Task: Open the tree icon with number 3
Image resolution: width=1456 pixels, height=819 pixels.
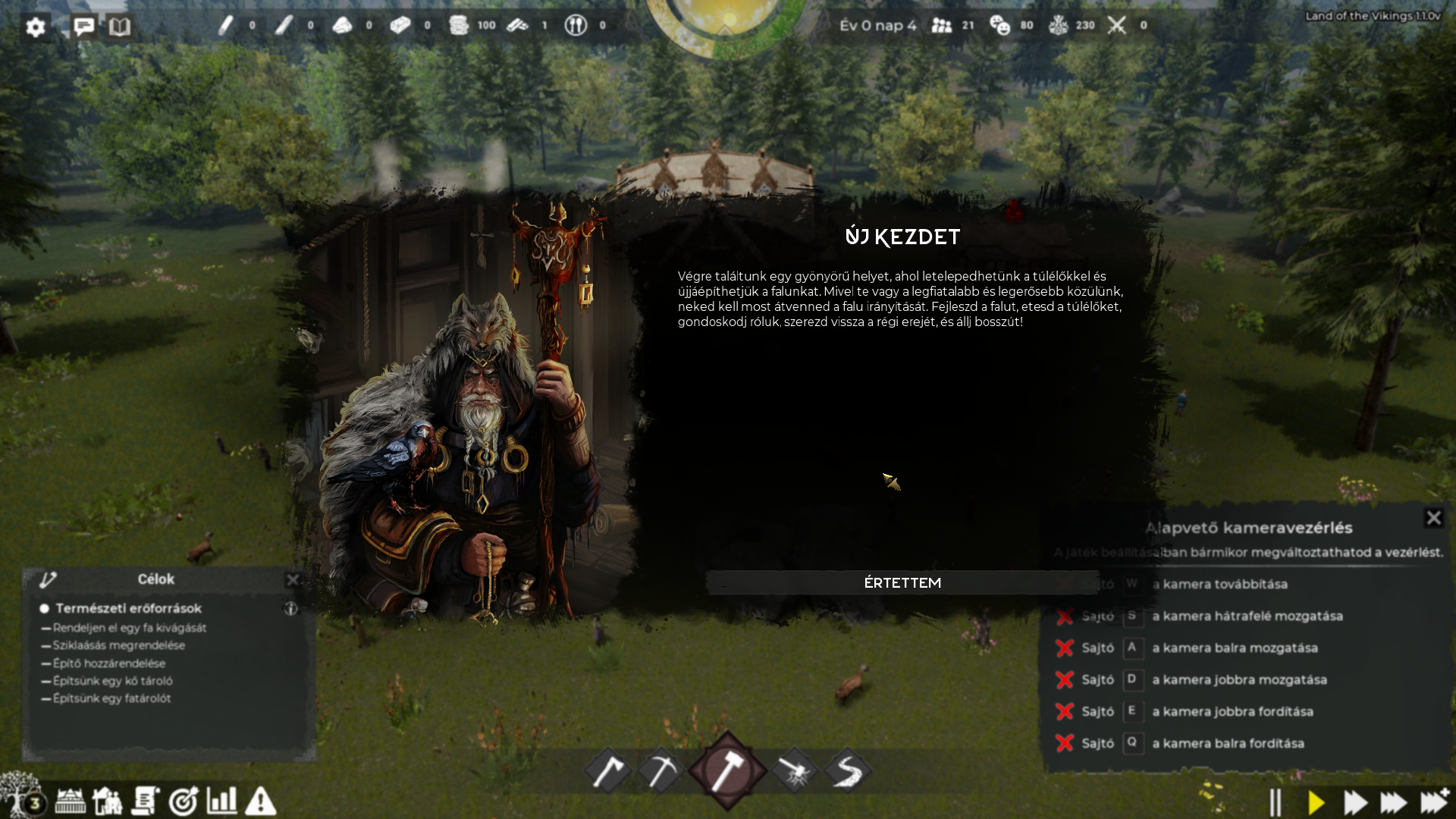Action: tap(21, 796)
